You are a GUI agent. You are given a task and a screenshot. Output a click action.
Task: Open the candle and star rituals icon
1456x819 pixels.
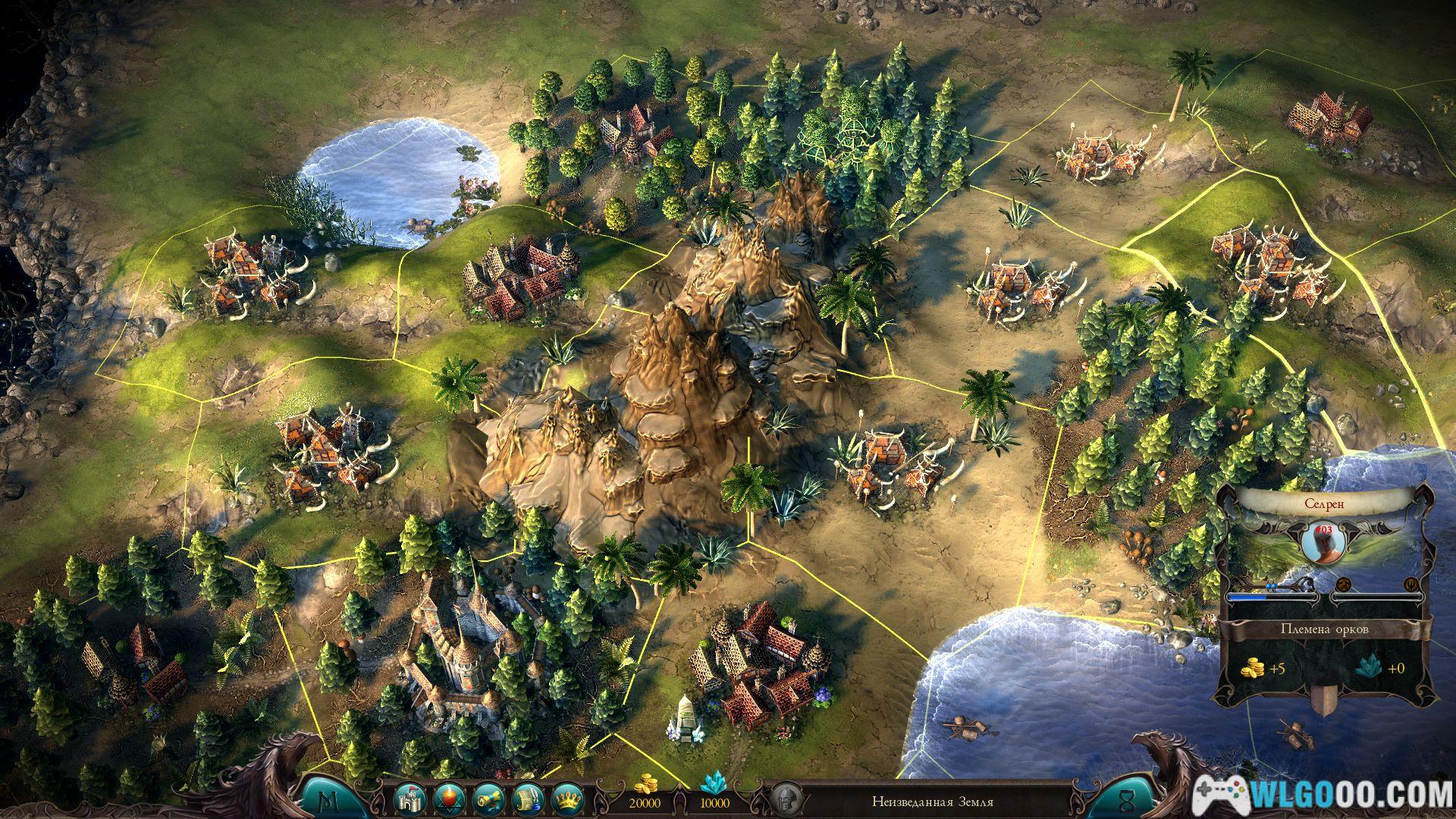pos(447,799)
